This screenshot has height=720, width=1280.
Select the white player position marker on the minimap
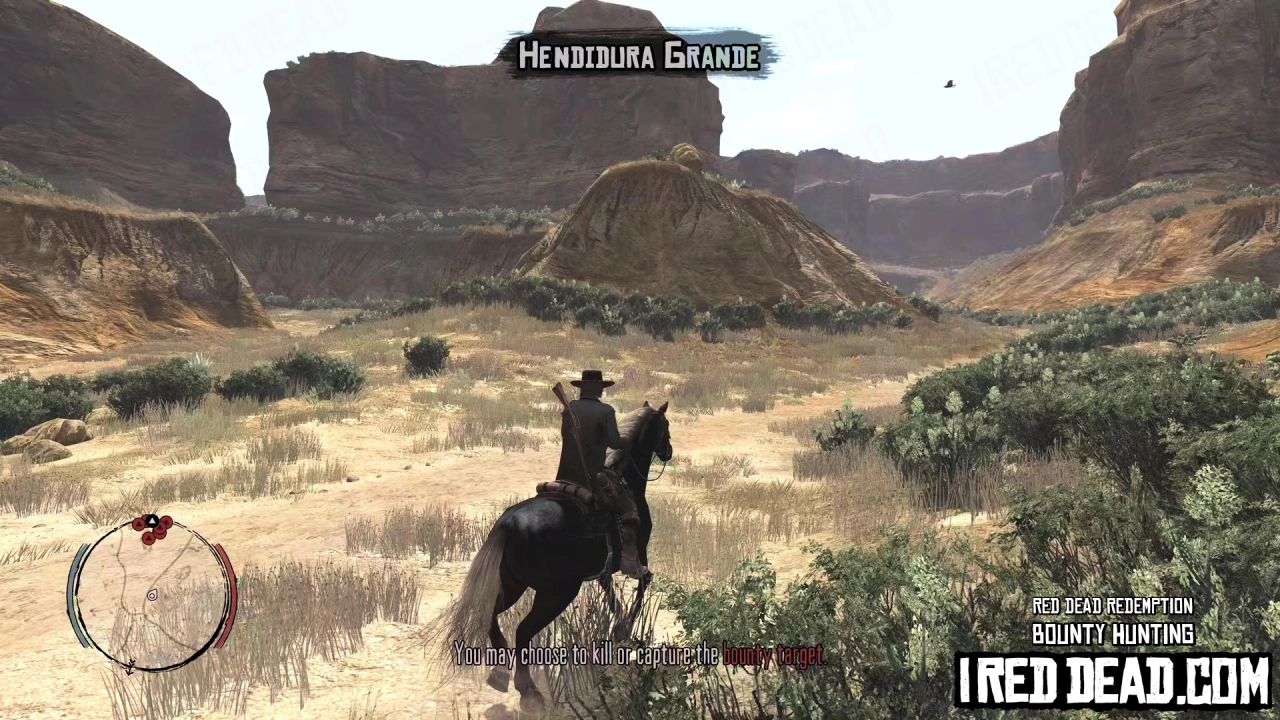[152, 596]
